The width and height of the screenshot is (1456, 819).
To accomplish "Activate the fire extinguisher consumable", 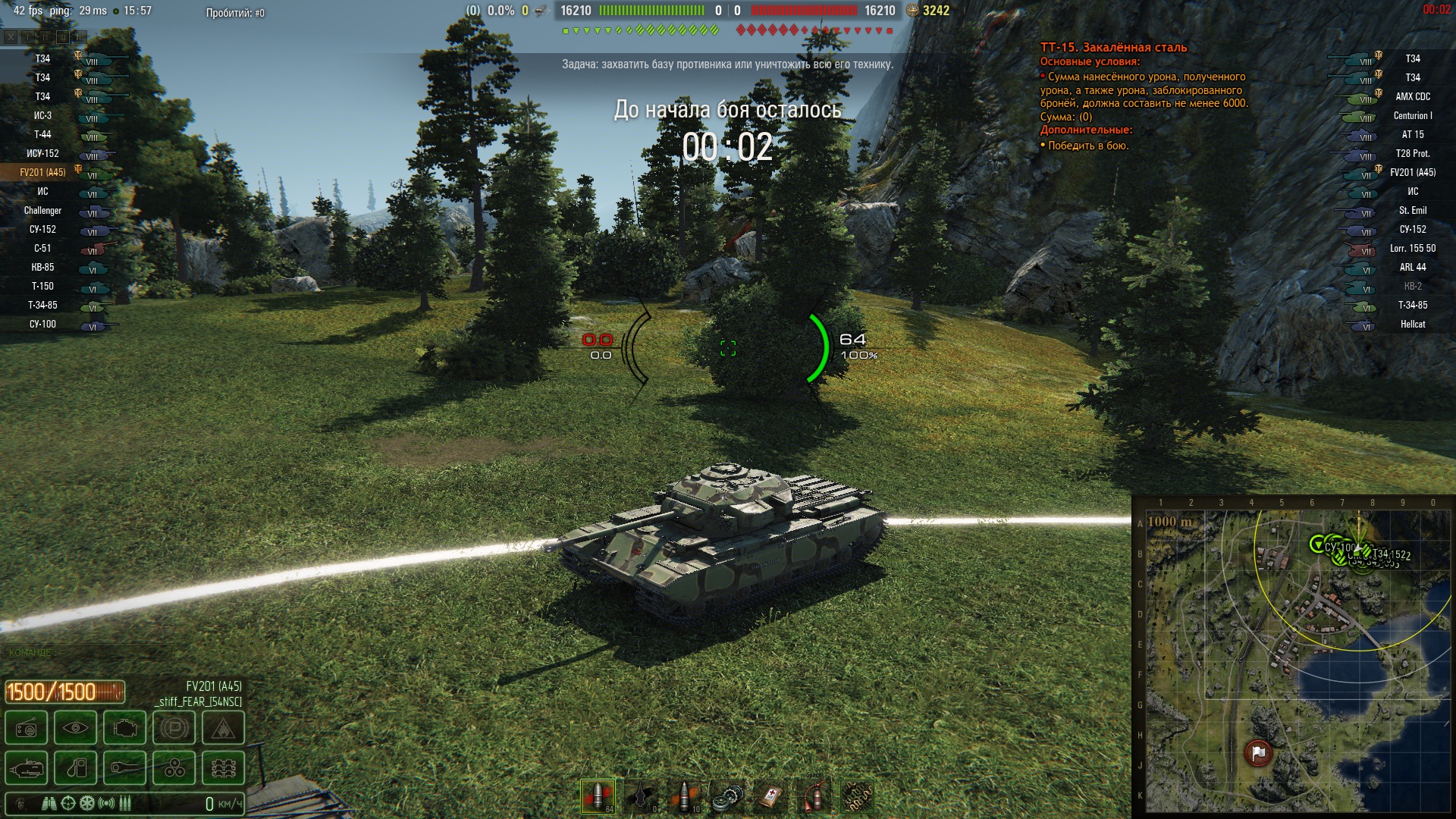I will coord(814,798).
